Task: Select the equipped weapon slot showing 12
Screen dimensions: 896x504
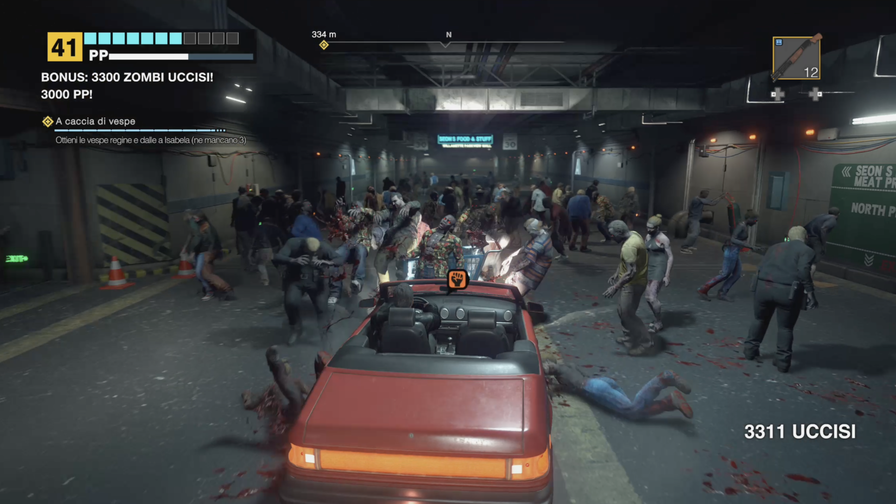Action: pos(797,57)
